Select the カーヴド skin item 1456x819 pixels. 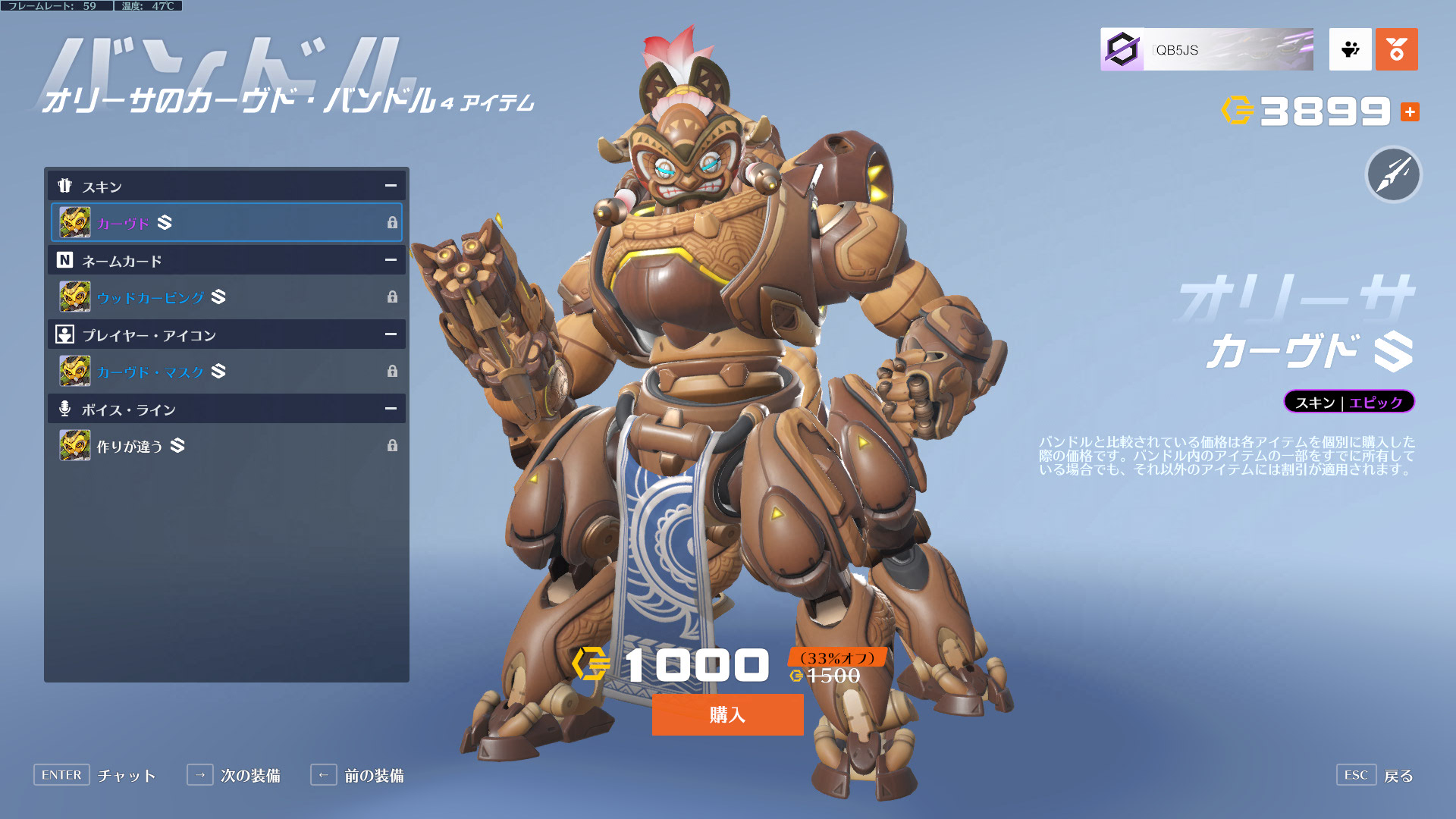(x=226, y=222)
